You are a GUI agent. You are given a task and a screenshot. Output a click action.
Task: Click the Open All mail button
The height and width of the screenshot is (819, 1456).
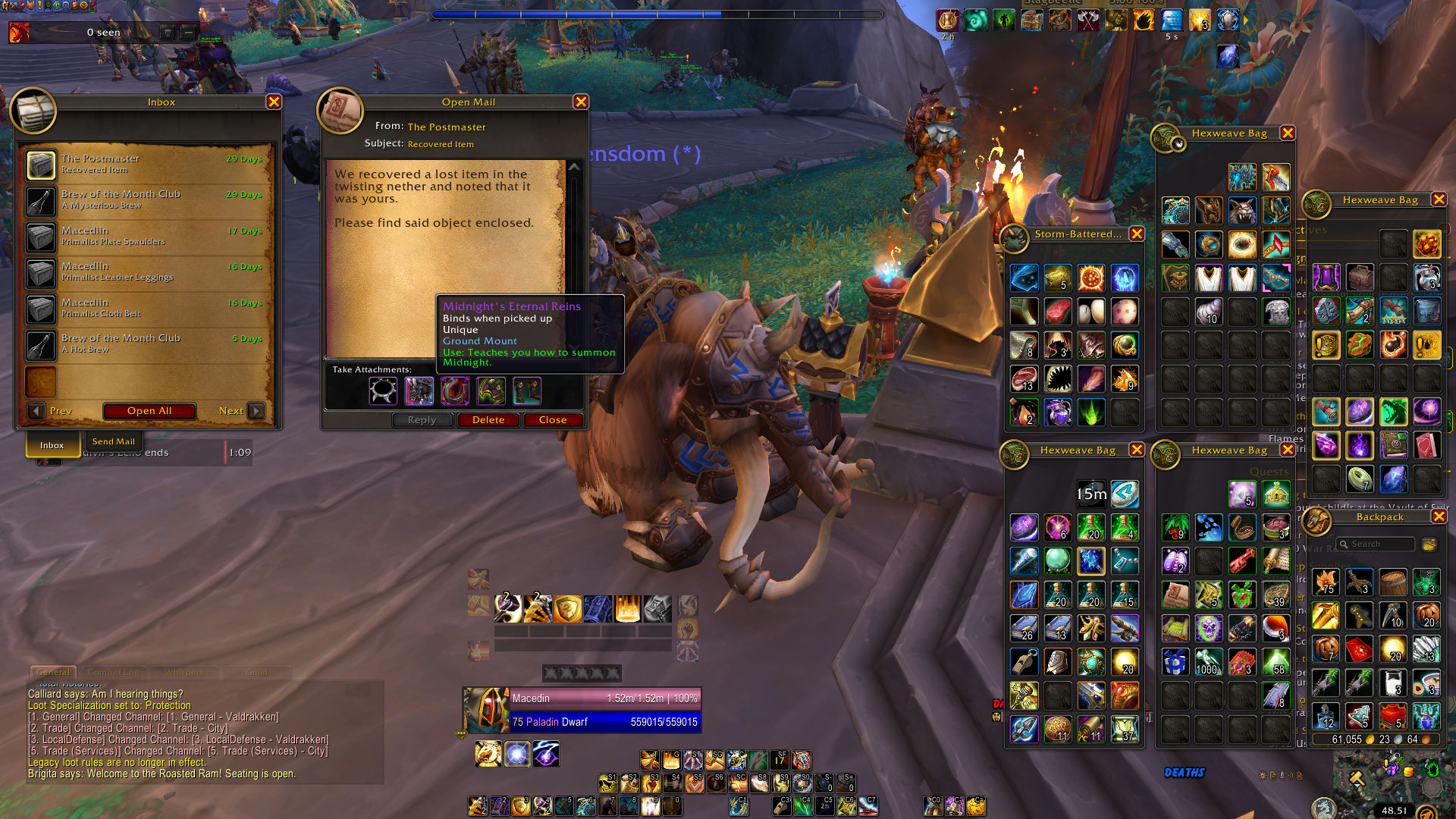coord(149,411)
